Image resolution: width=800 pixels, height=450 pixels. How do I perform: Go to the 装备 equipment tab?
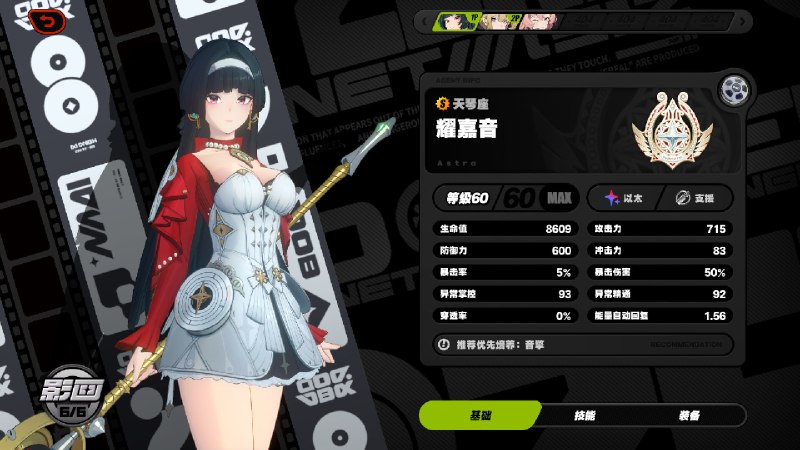[x=688, y=415]
